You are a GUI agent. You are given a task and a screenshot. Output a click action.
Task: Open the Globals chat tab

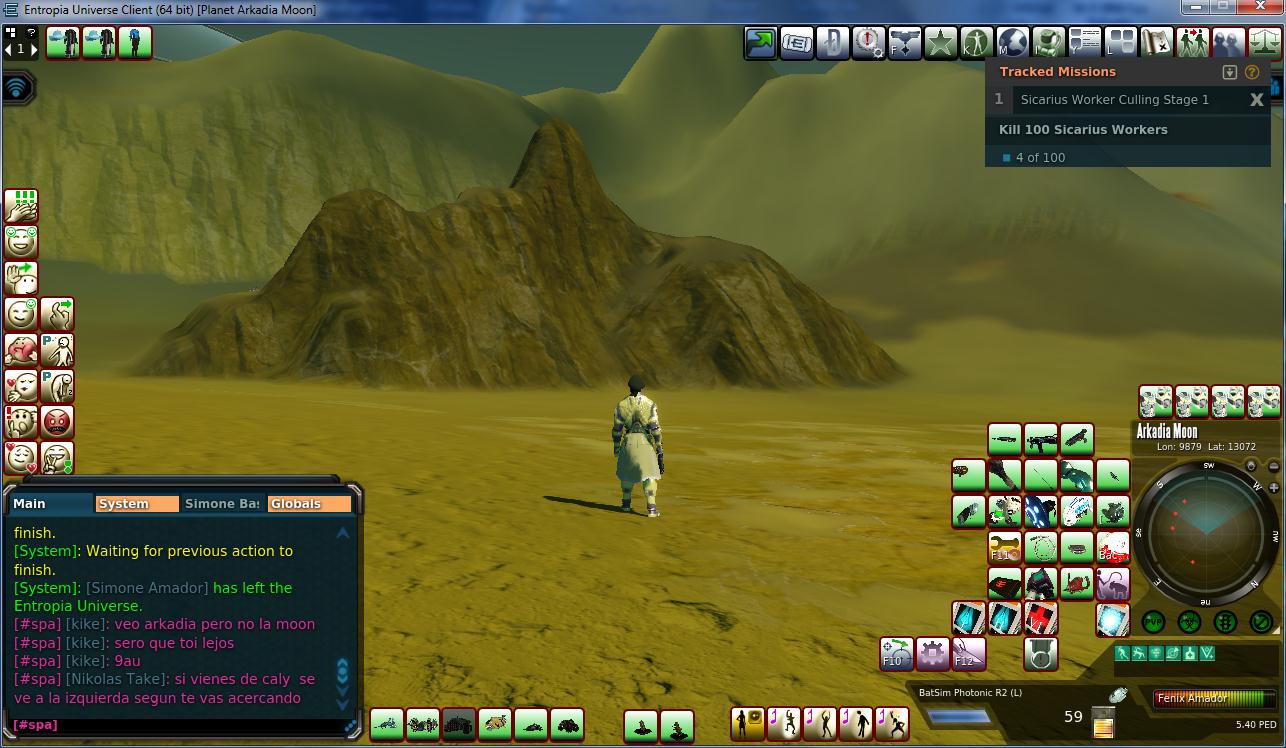click(x=309, y=504)
